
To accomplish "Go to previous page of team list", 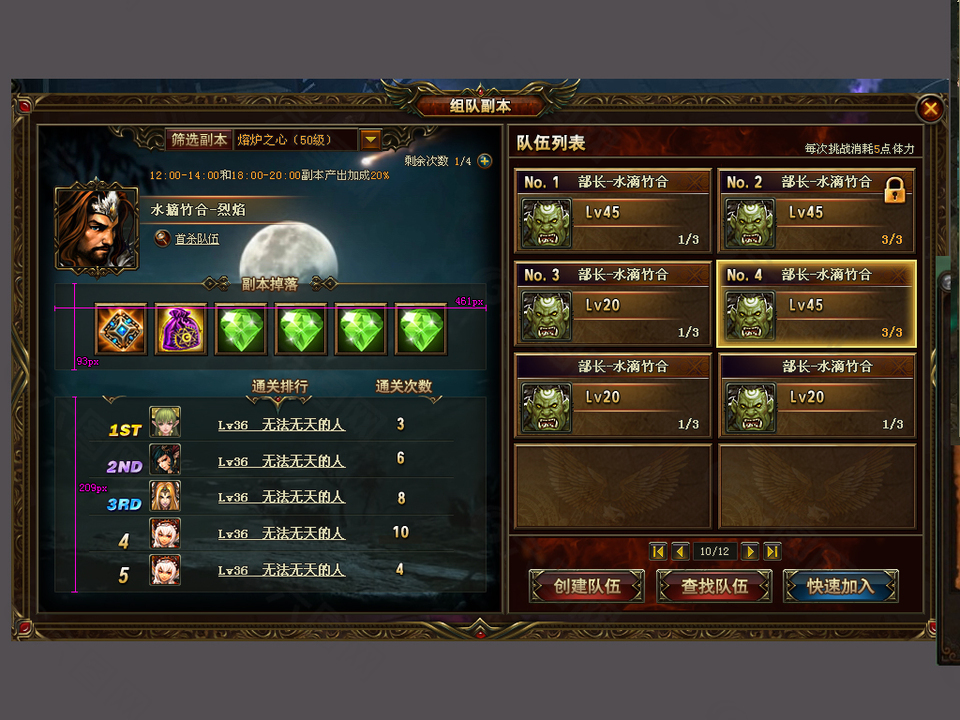I will 680,551.
